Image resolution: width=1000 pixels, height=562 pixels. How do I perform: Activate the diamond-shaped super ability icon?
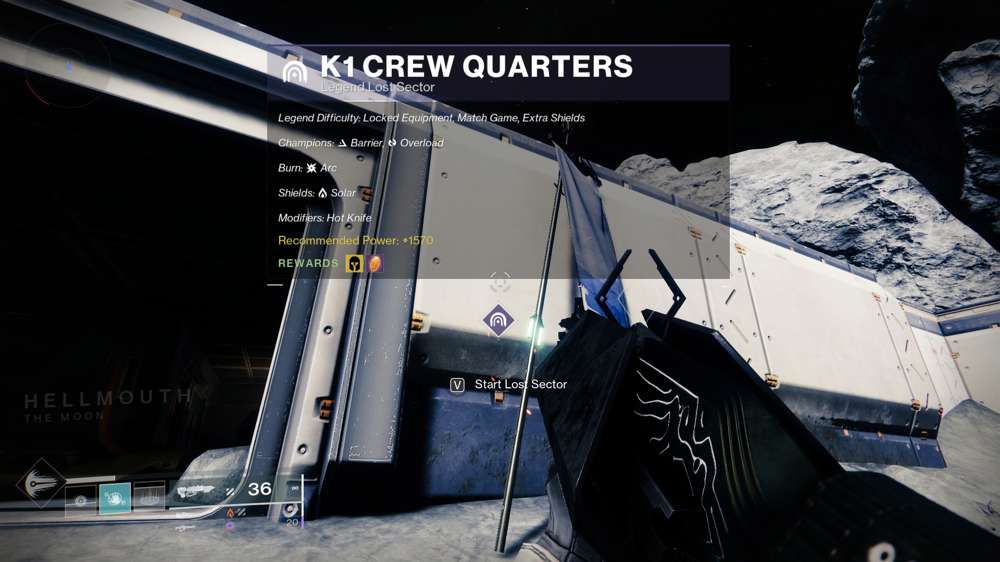(40, 483)
